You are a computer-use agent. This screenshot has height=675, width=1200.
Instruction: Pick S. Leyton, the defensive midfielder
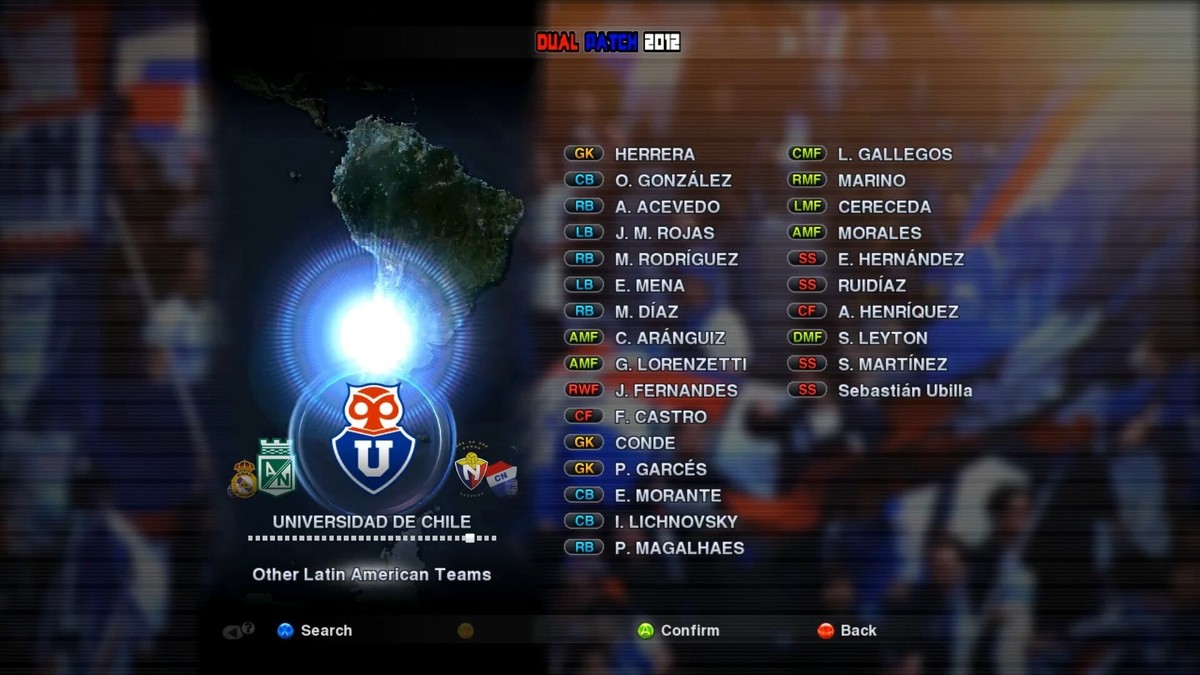point(882,338)
